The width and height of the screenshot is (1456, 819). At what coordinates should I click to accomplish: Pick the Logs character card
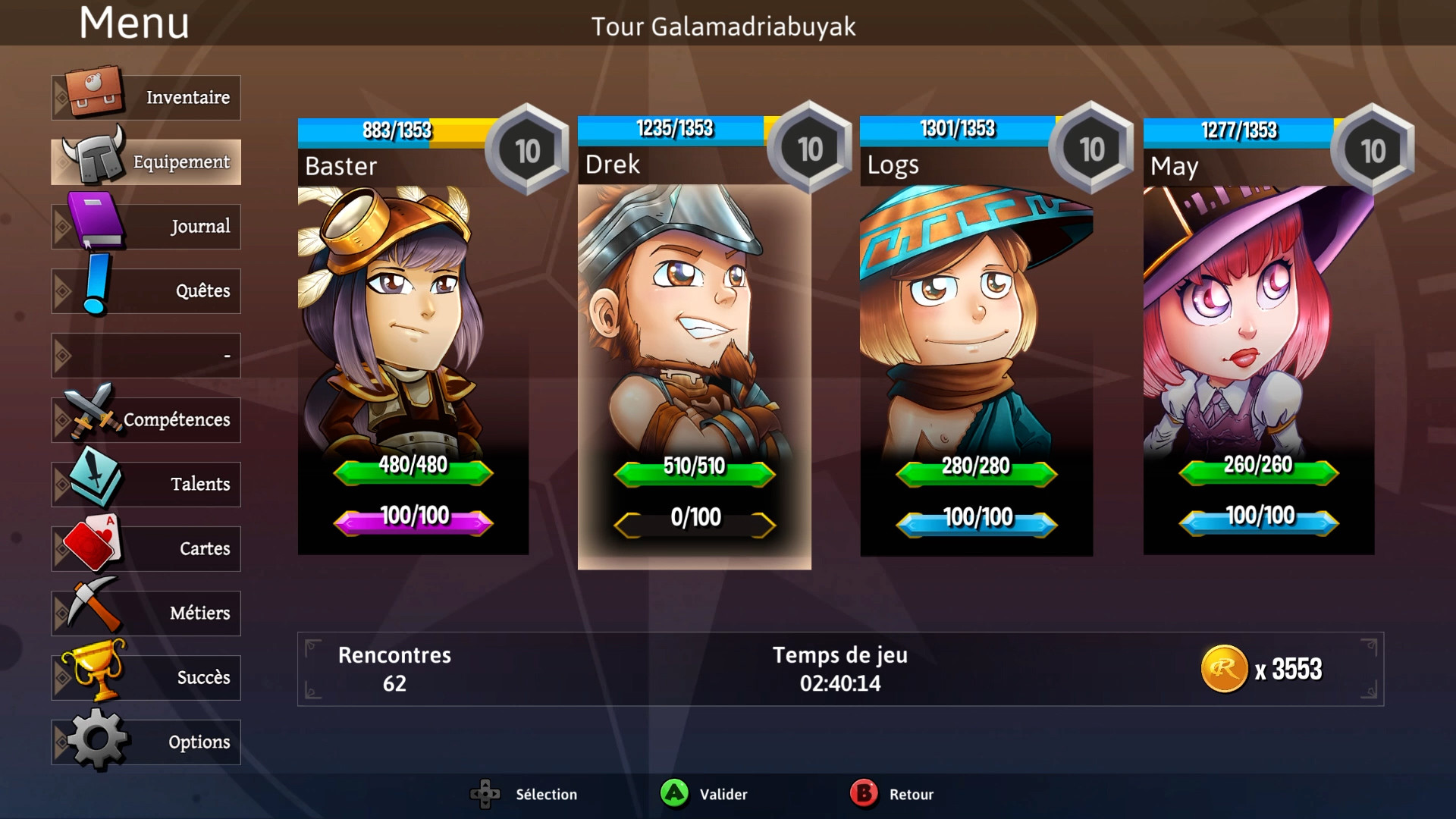pos(977,334)
